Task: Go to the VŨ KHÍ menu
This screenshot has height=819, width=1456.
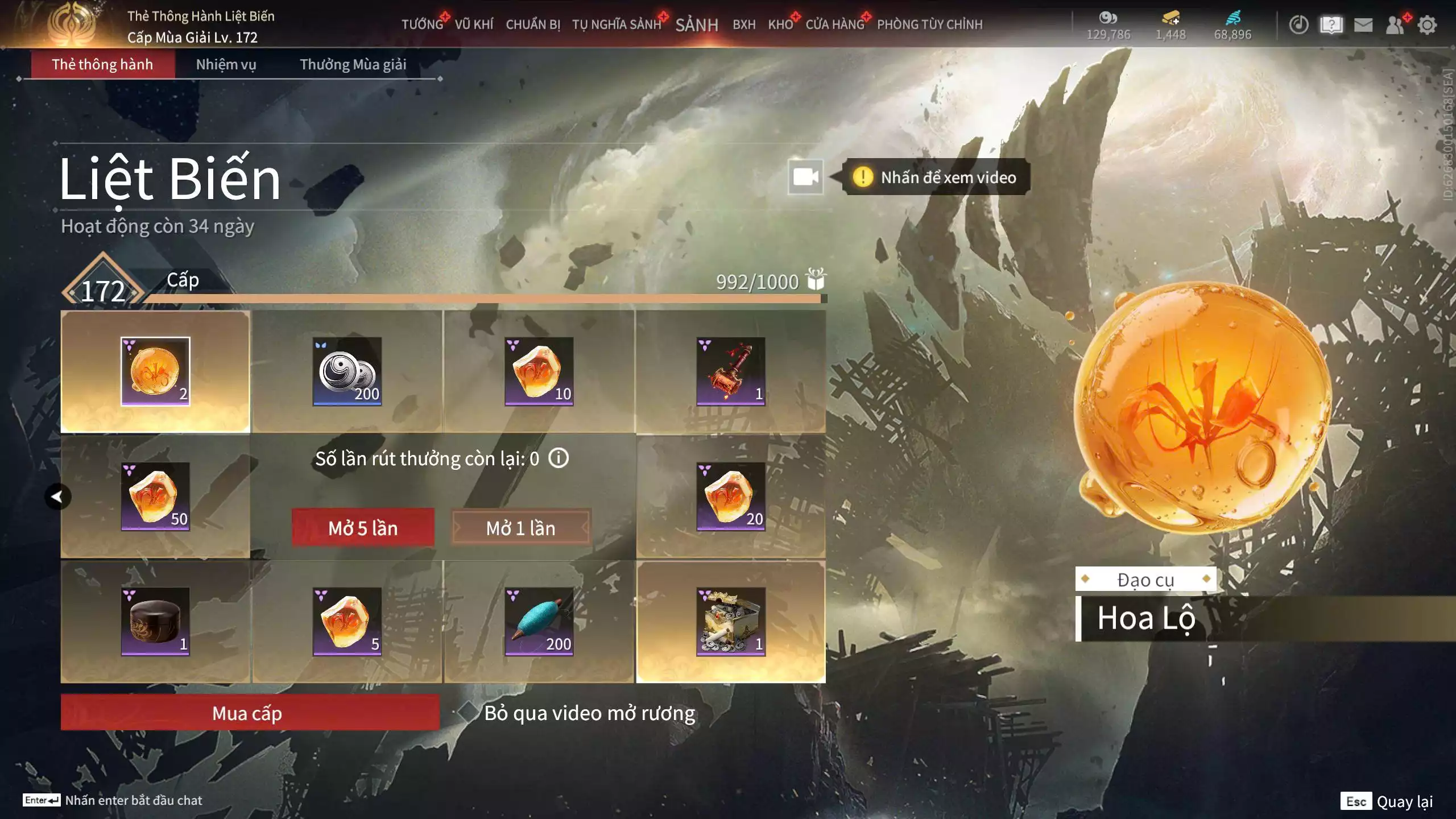Action: tap(474, 24)
